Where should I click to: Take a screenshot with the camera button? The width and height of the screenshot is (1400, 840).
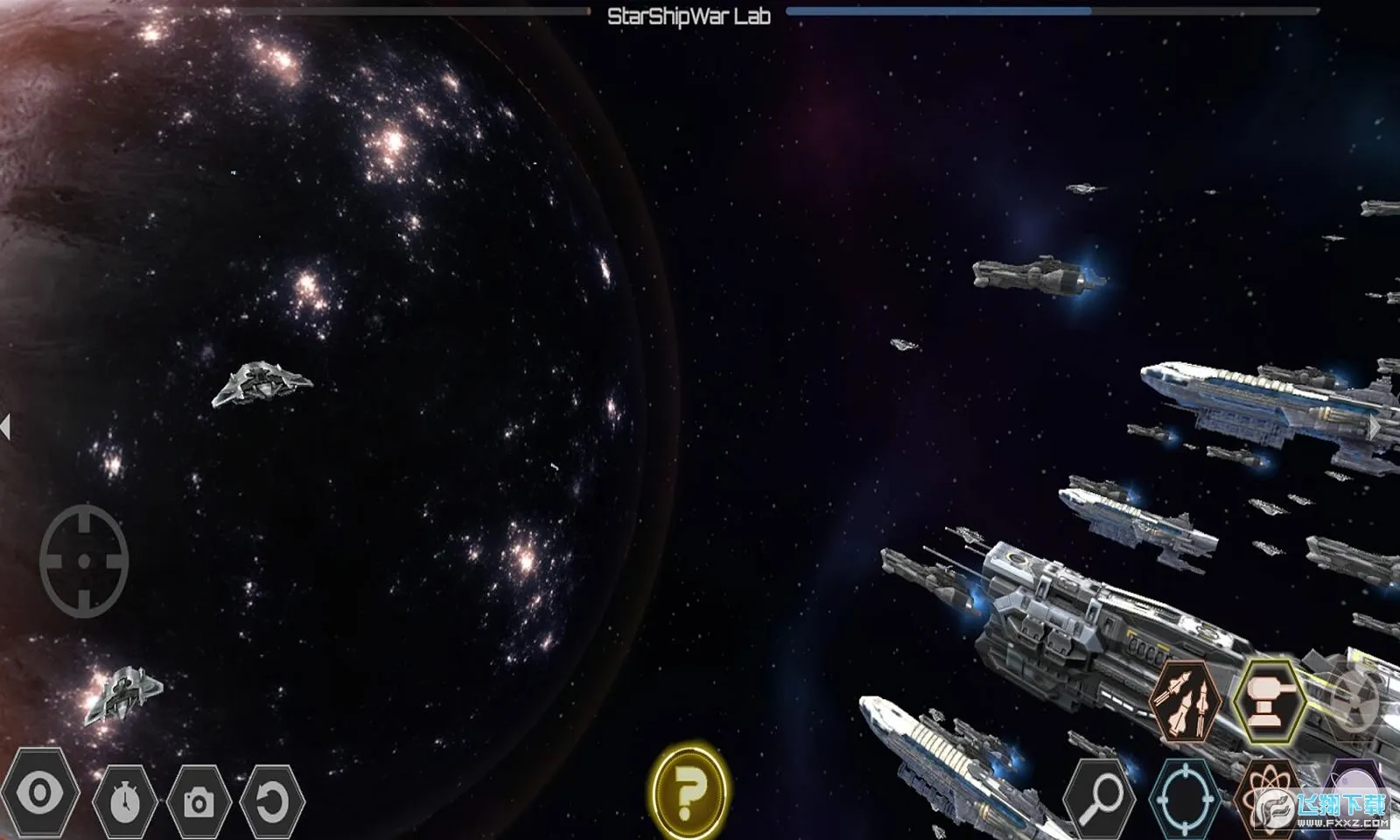click(x=199, y=801)
